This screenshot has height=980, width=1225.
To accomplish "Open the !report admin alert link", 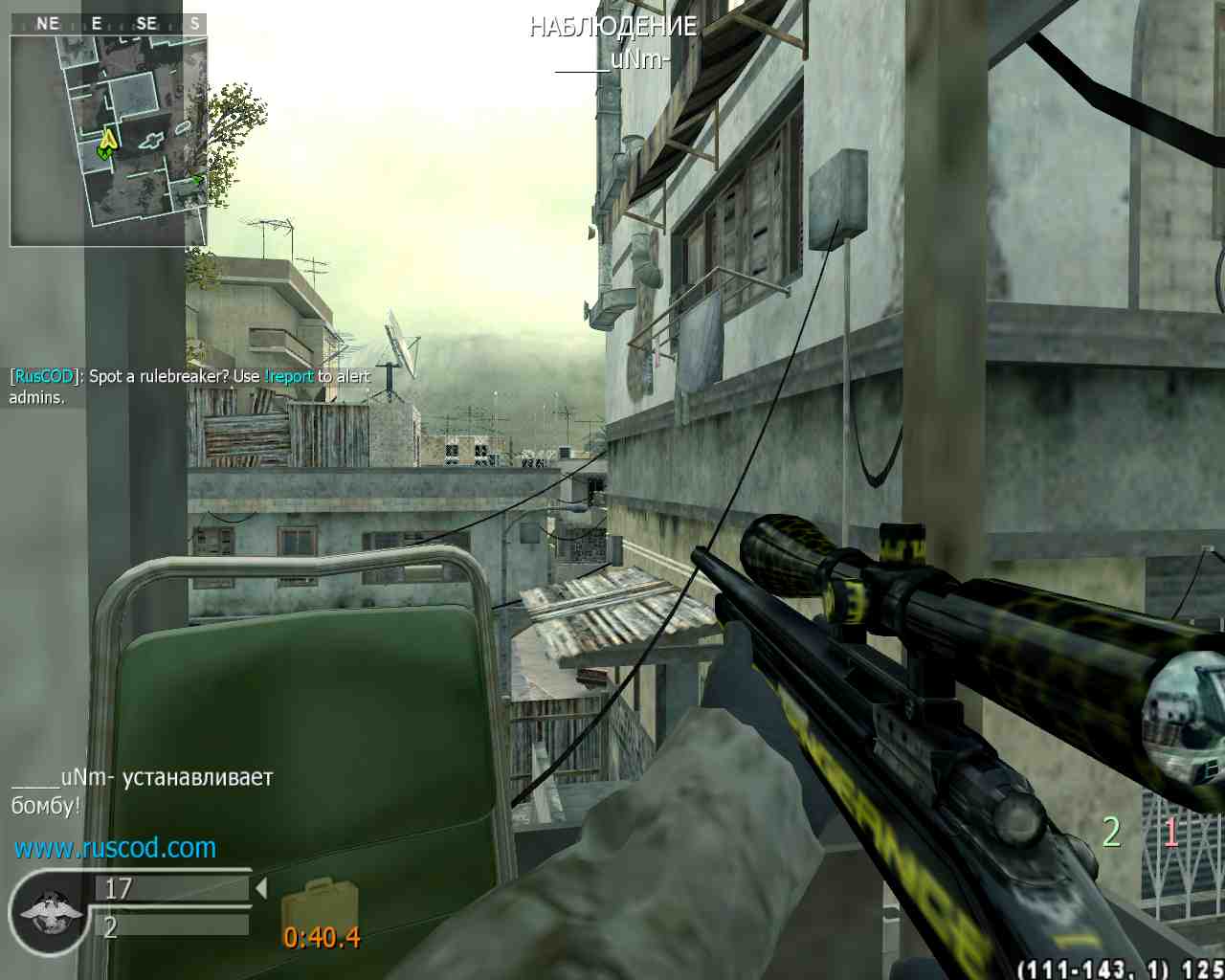I will pyautogui.click(x=287, y=376).
